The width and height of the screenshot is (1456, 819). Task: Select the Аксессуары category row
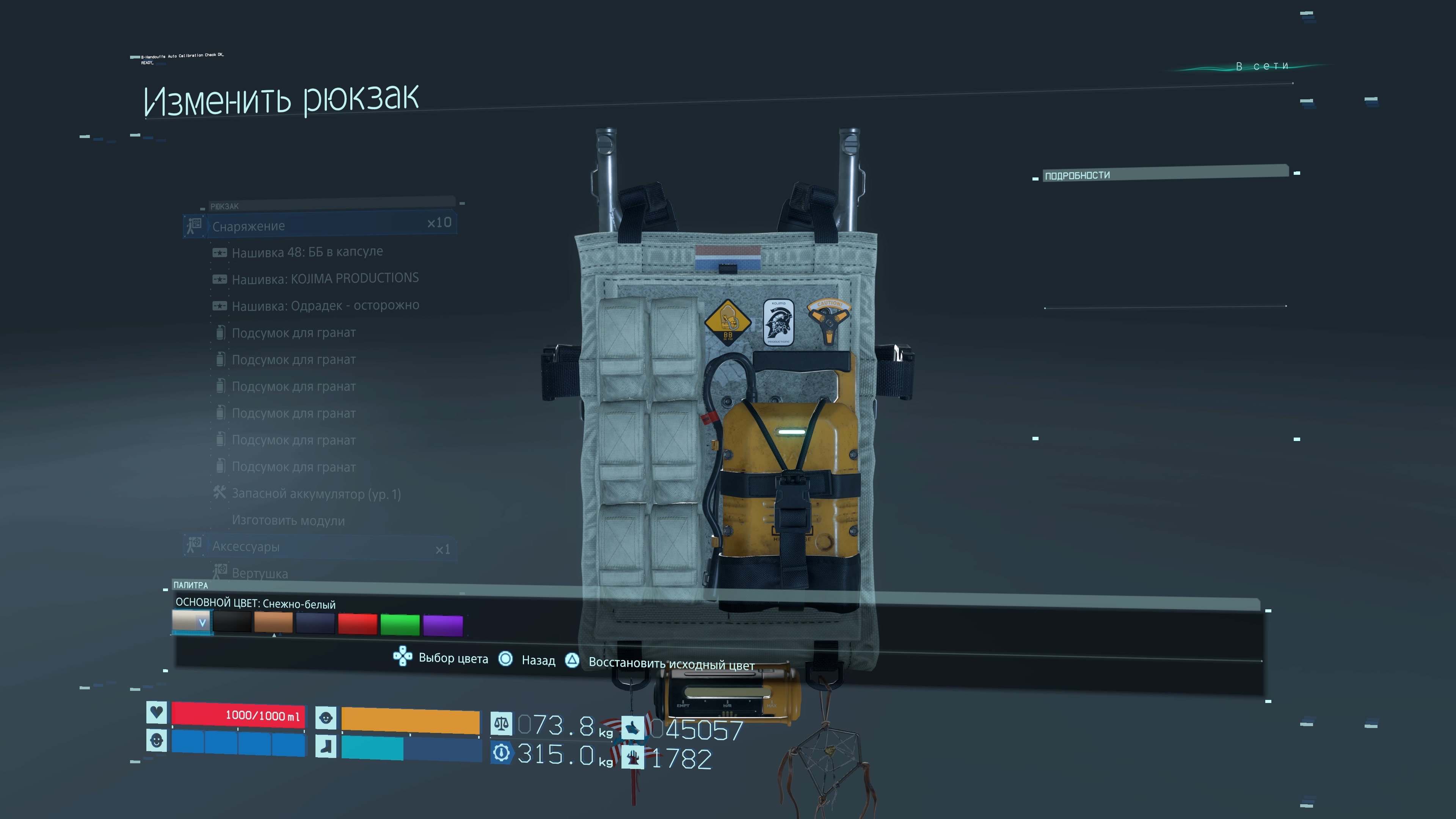320,547
